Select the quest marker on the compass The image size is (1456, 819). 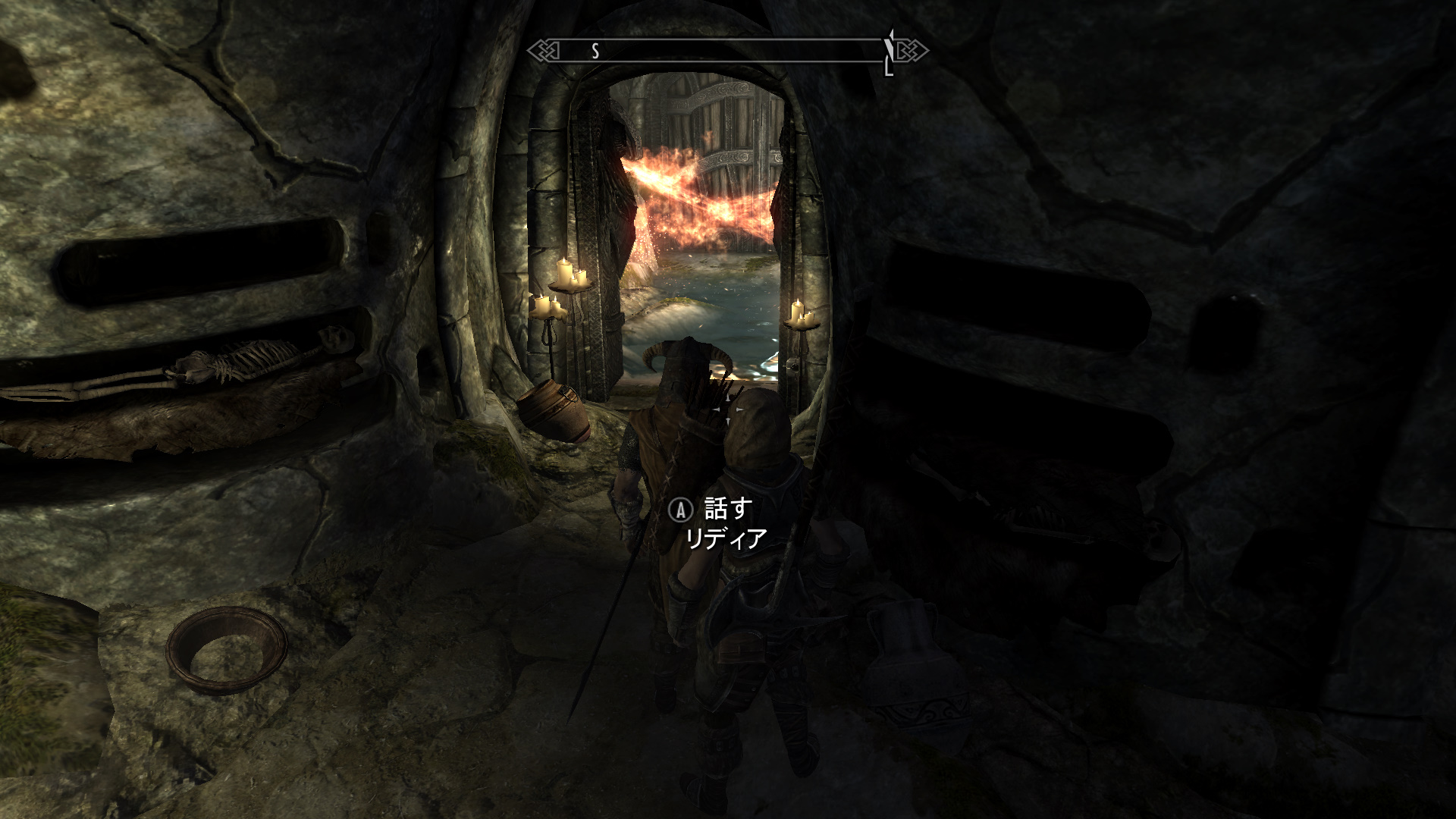click(890, 50)
